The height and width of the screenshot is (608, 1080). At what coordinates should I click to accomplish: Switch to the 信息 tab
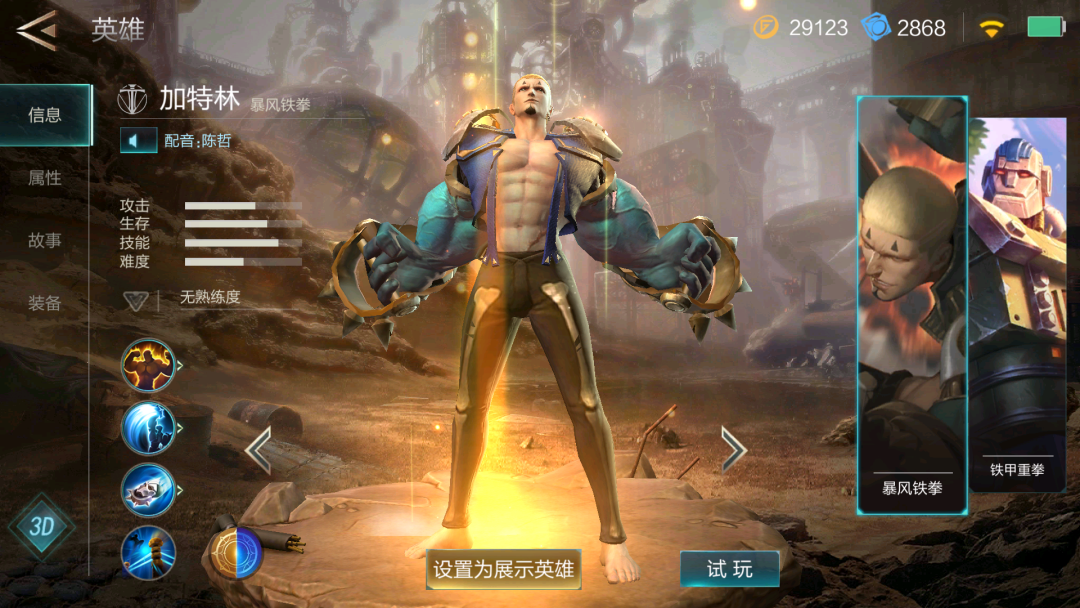(45, 115)
